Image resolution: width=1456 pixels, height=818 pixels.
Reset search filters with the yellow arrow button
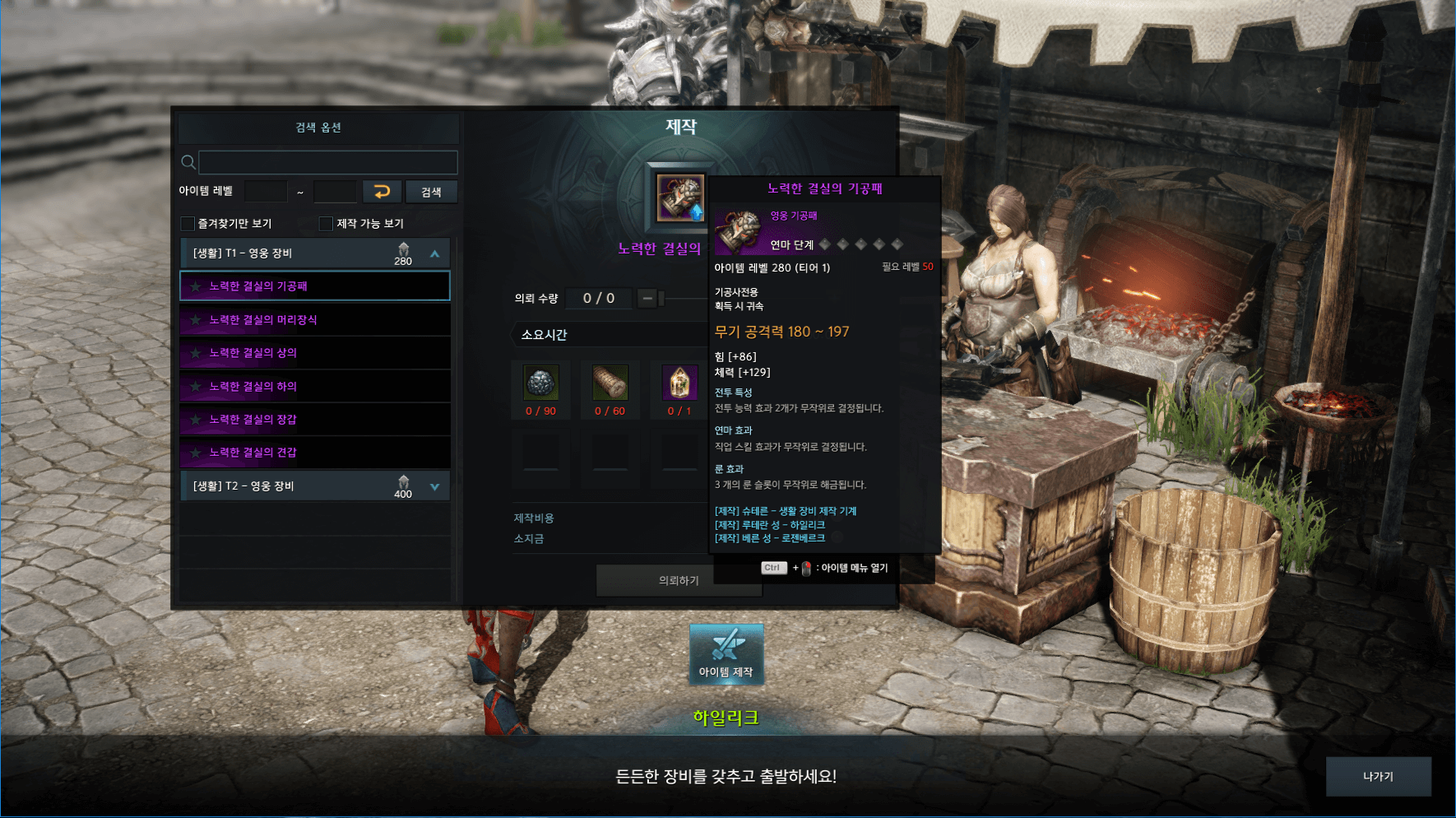click(382, 192)
